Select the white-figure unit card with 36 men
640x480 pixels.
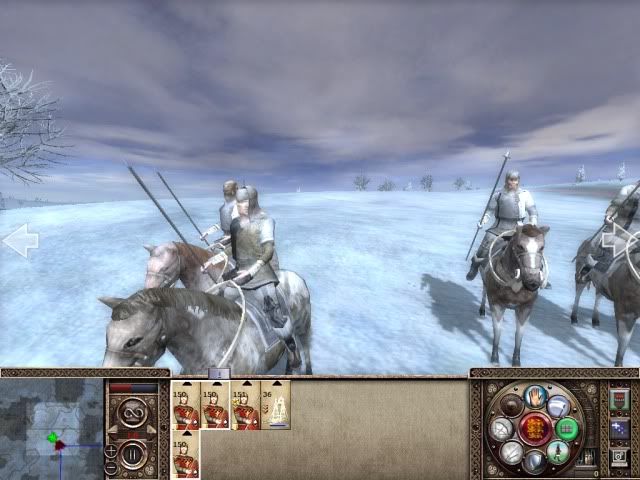275,405
